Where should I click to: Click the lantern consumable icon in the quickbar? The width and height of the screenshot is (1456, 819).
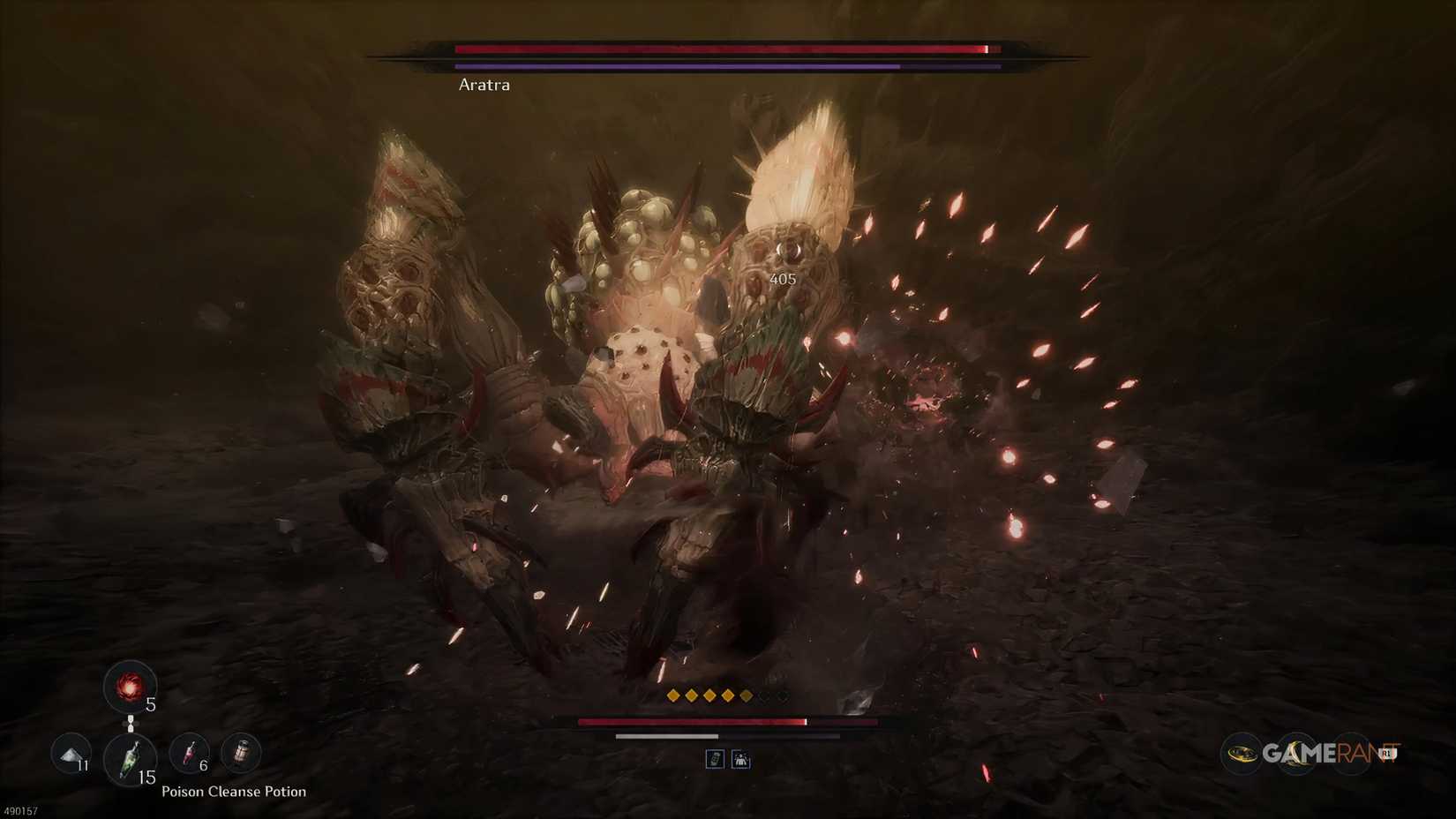241,752
